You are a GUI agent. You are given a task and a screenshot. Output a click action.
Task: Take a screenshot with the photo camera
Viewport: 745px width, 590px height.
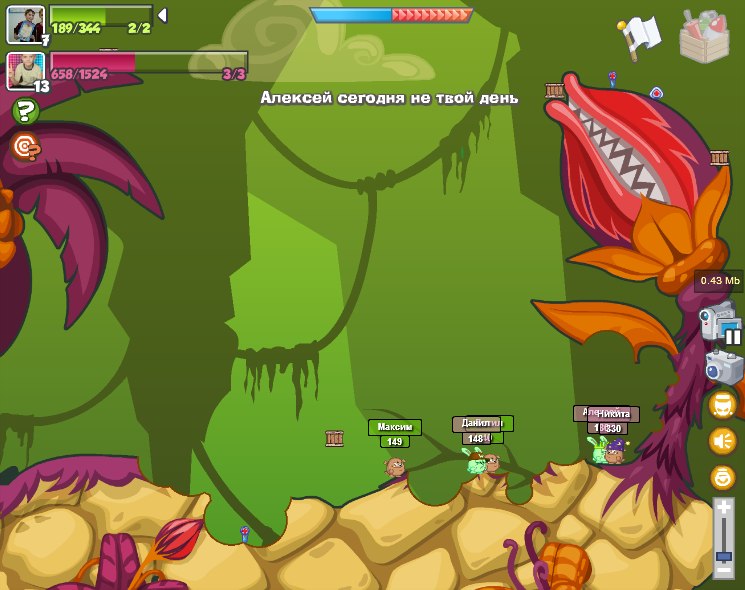tap(723, 366)
